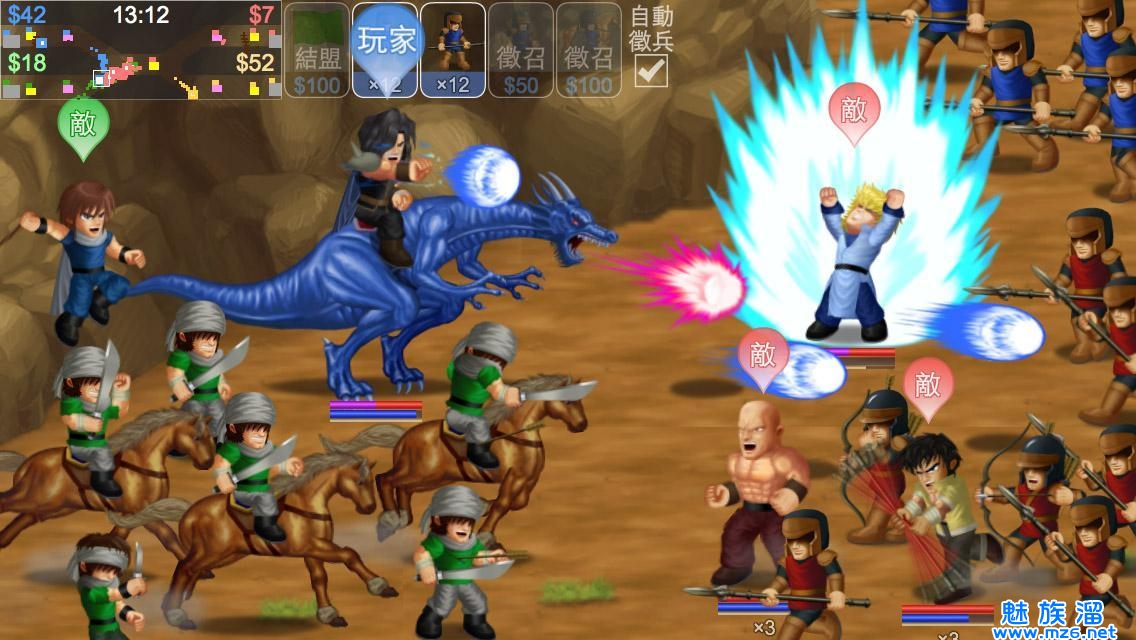Recruit troops with the $50 徵召 button
Viewport: 1136px width, 640px height.
[x=521, y=50]
